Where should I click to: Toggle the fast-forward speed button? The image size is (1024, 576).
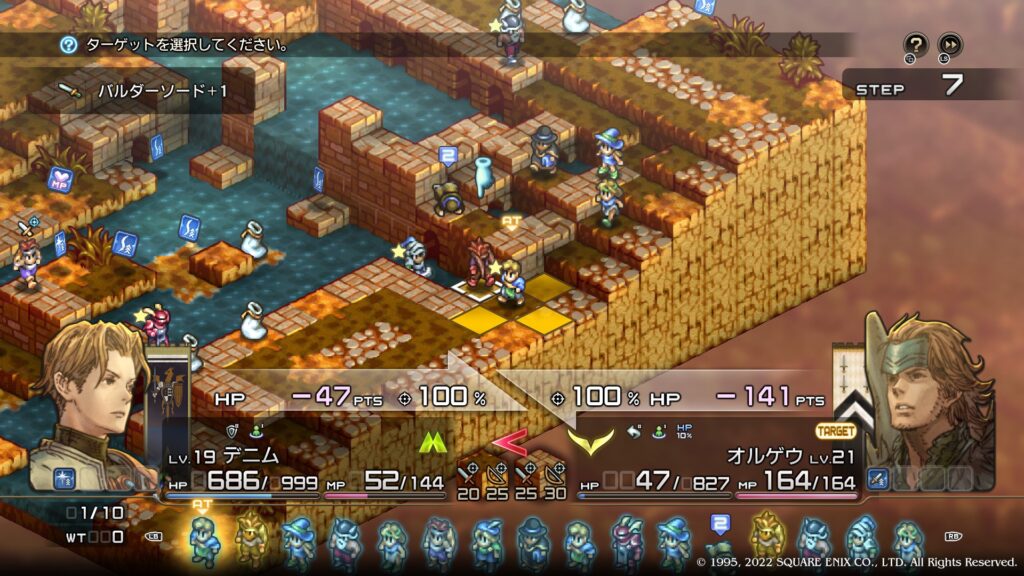pyautogui.click(x=949, y=45)
